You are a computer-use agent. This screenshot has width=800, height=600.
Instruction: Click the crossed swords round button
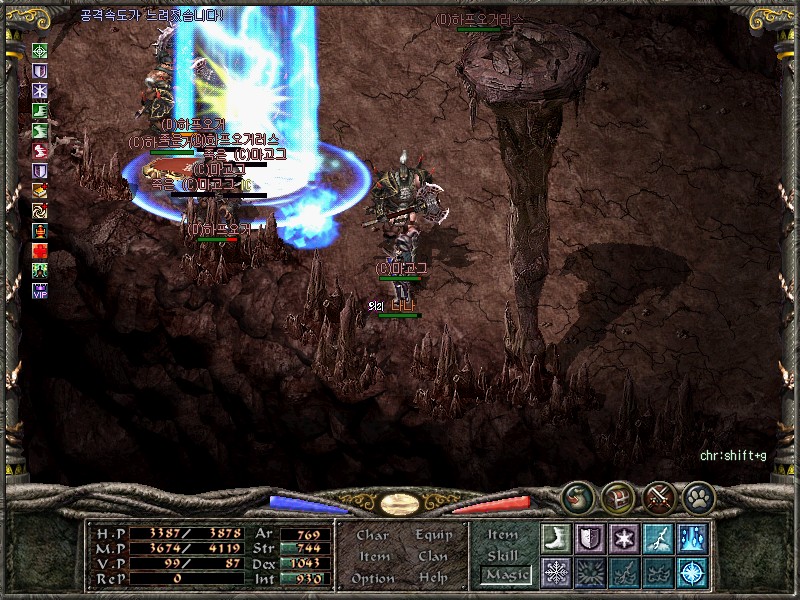[x=657, y=496]
